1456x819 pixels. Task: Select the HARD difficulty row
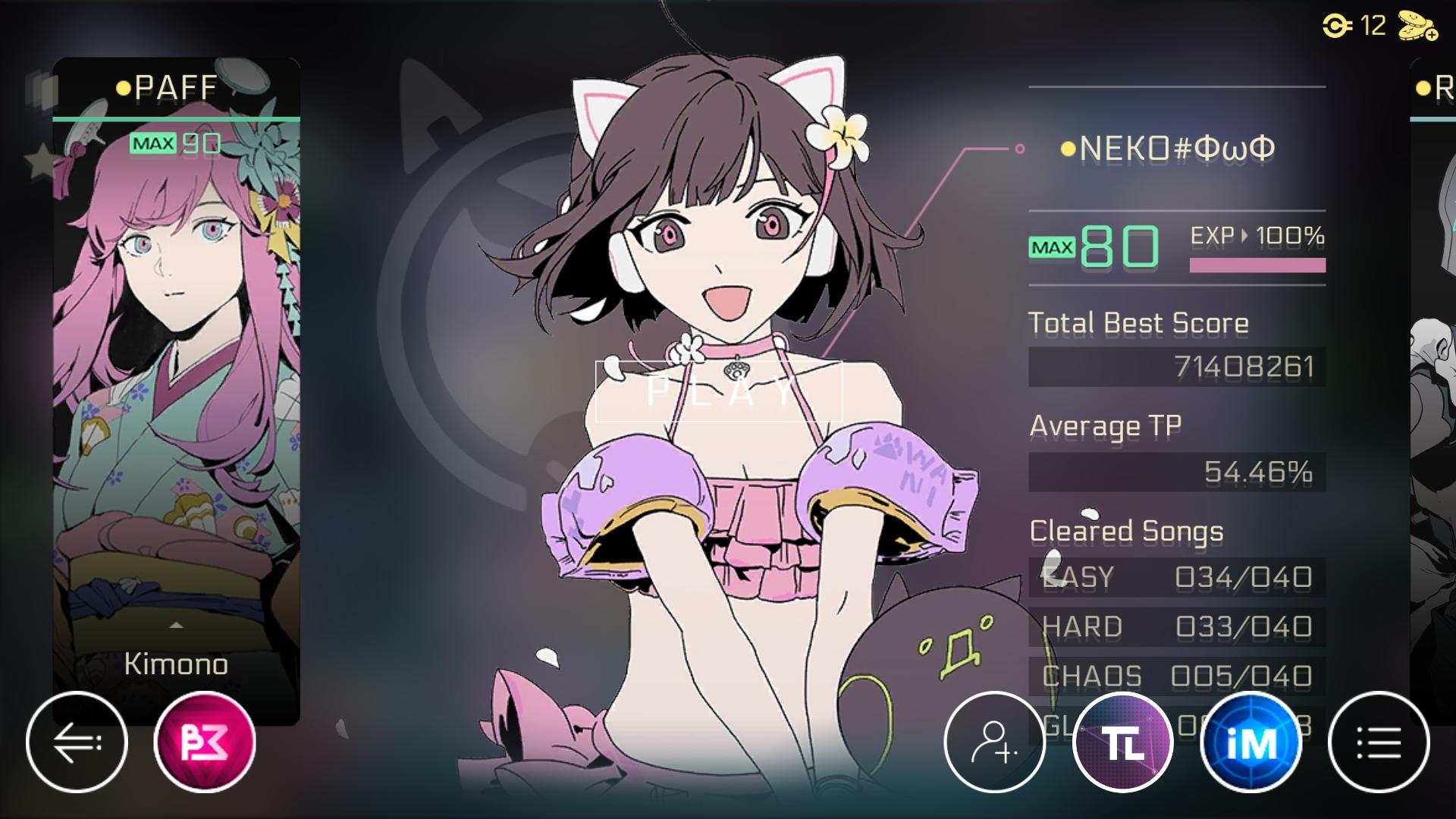[x=1175, y=627]
